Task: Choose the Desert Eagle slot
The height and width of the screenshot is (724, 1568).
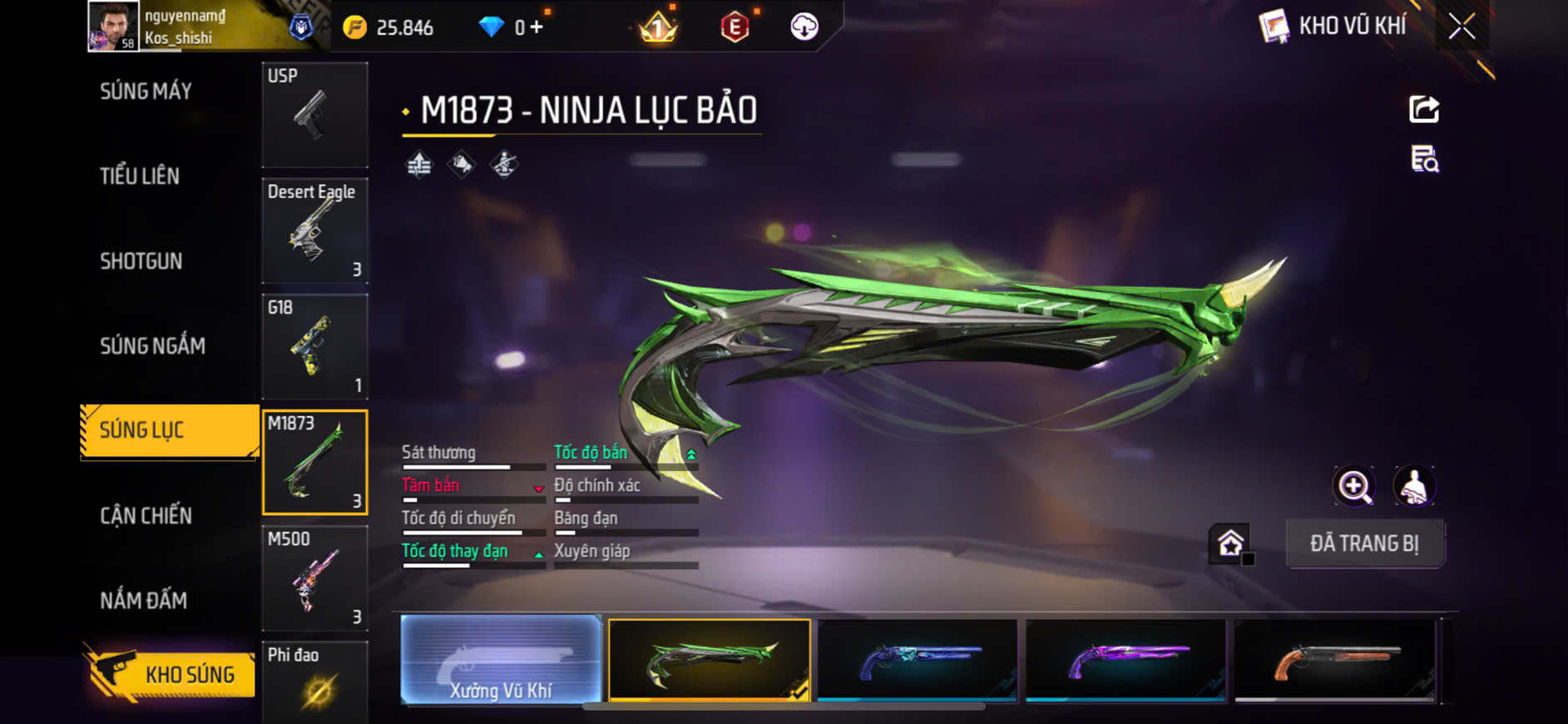Action: tap(314, 231)
